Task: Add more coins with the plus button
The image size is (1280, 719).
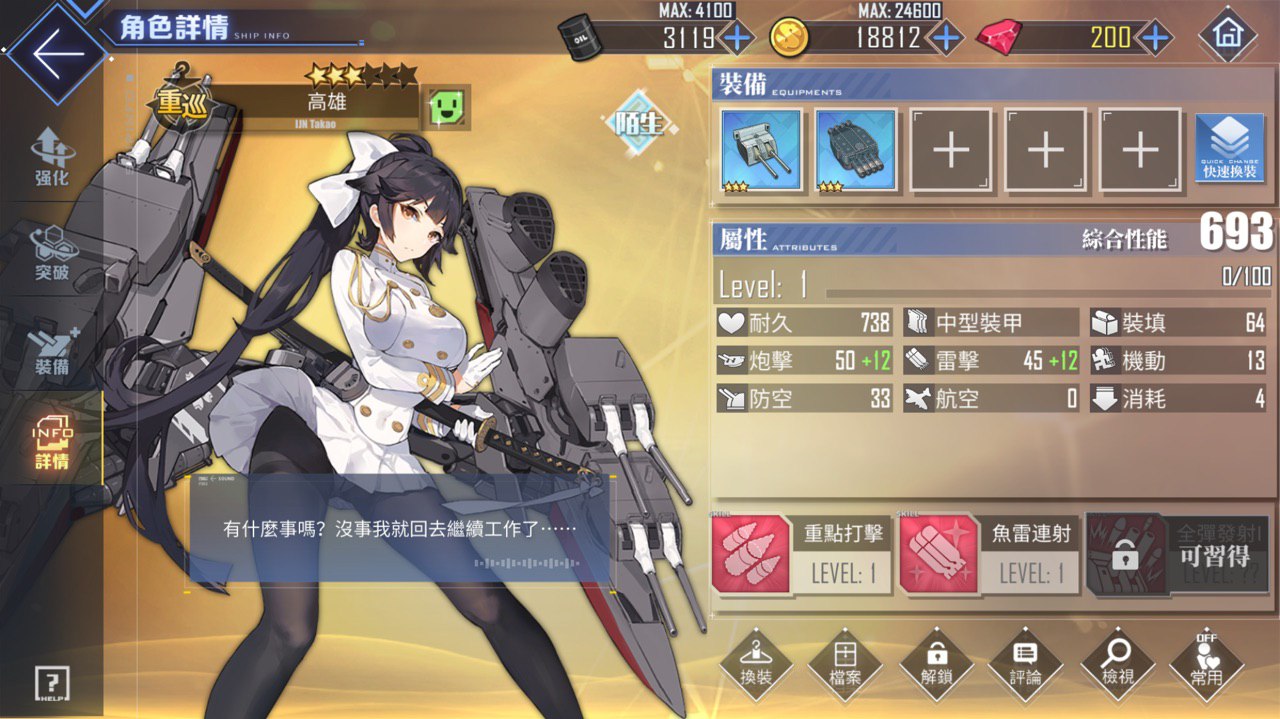Action: (x=945, y=38)
